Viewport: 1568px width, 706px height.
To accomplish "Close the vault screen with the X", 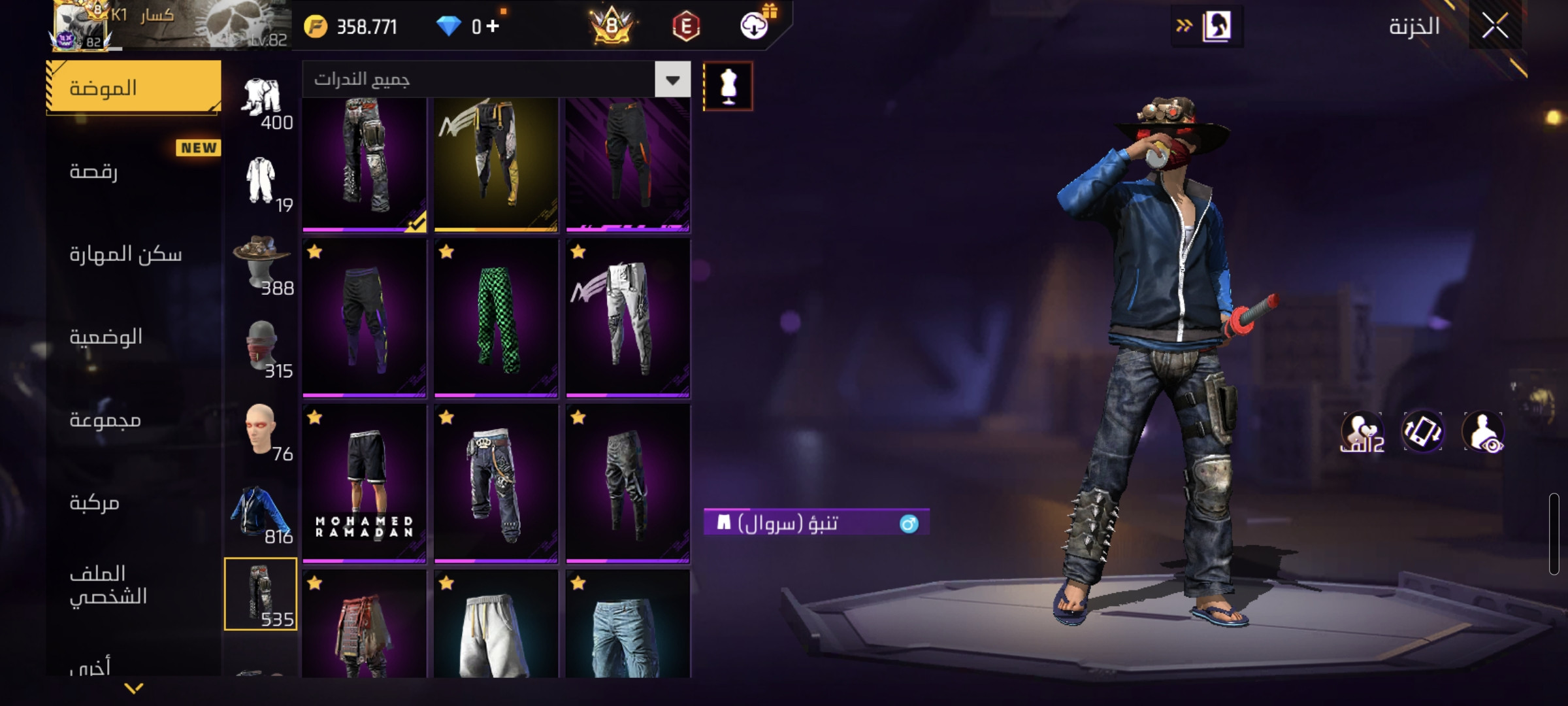I will [x=1495, y=26].
